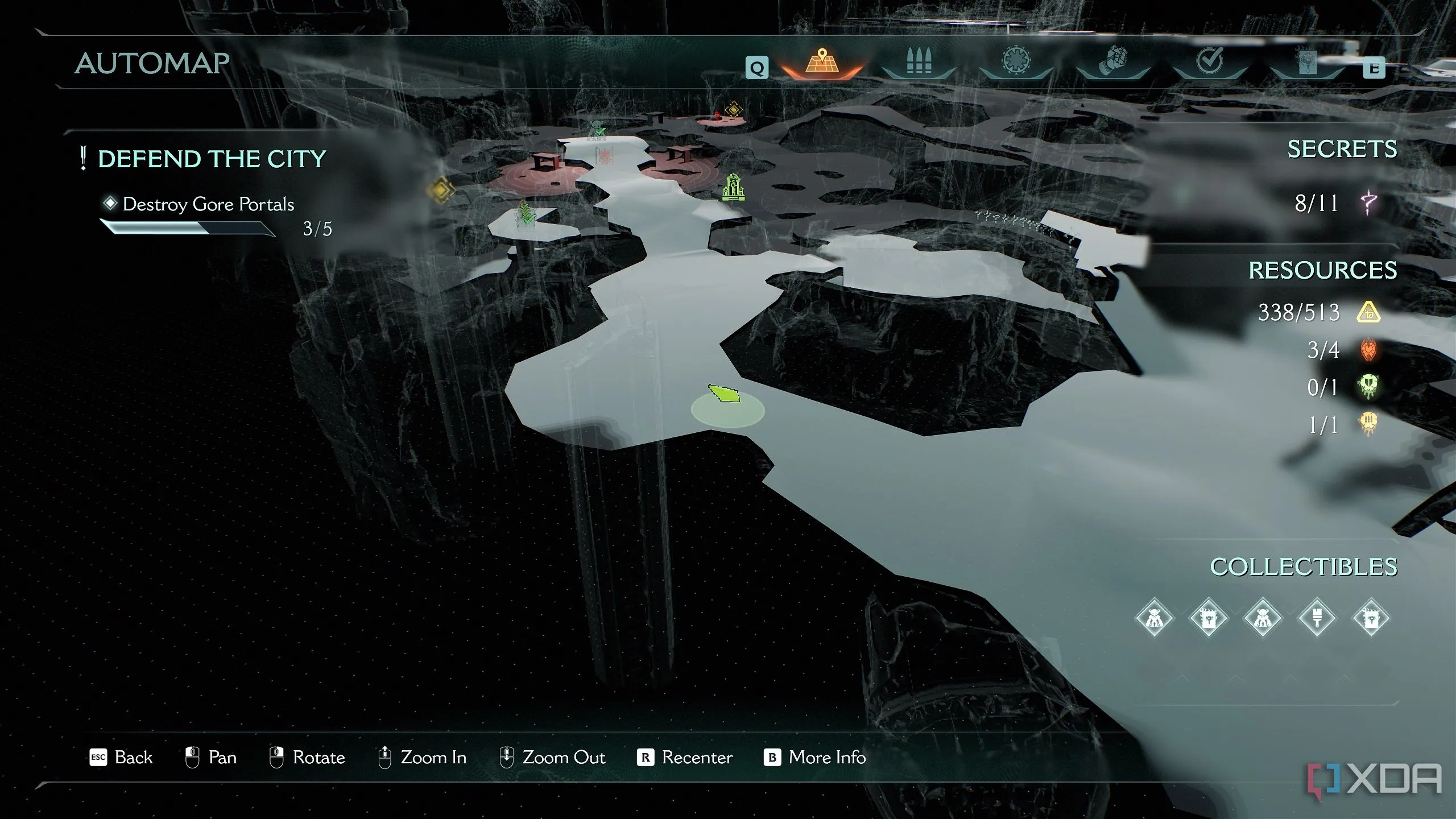Open the checkmark missions tab
This screenshot has height=819, width=1456.
point(1210,61)
